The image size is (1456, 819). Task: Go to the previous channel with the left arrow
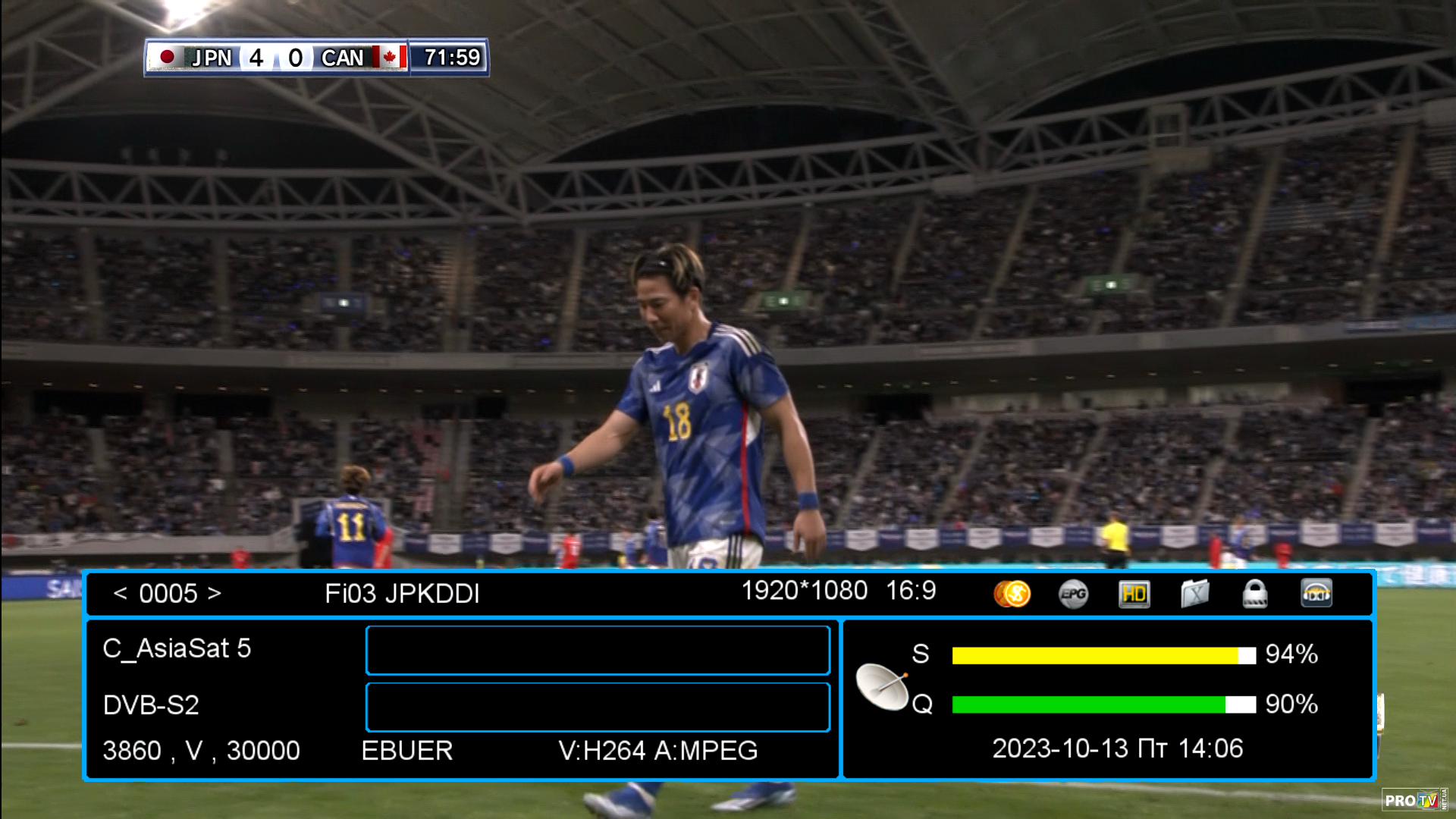[120, 593]
